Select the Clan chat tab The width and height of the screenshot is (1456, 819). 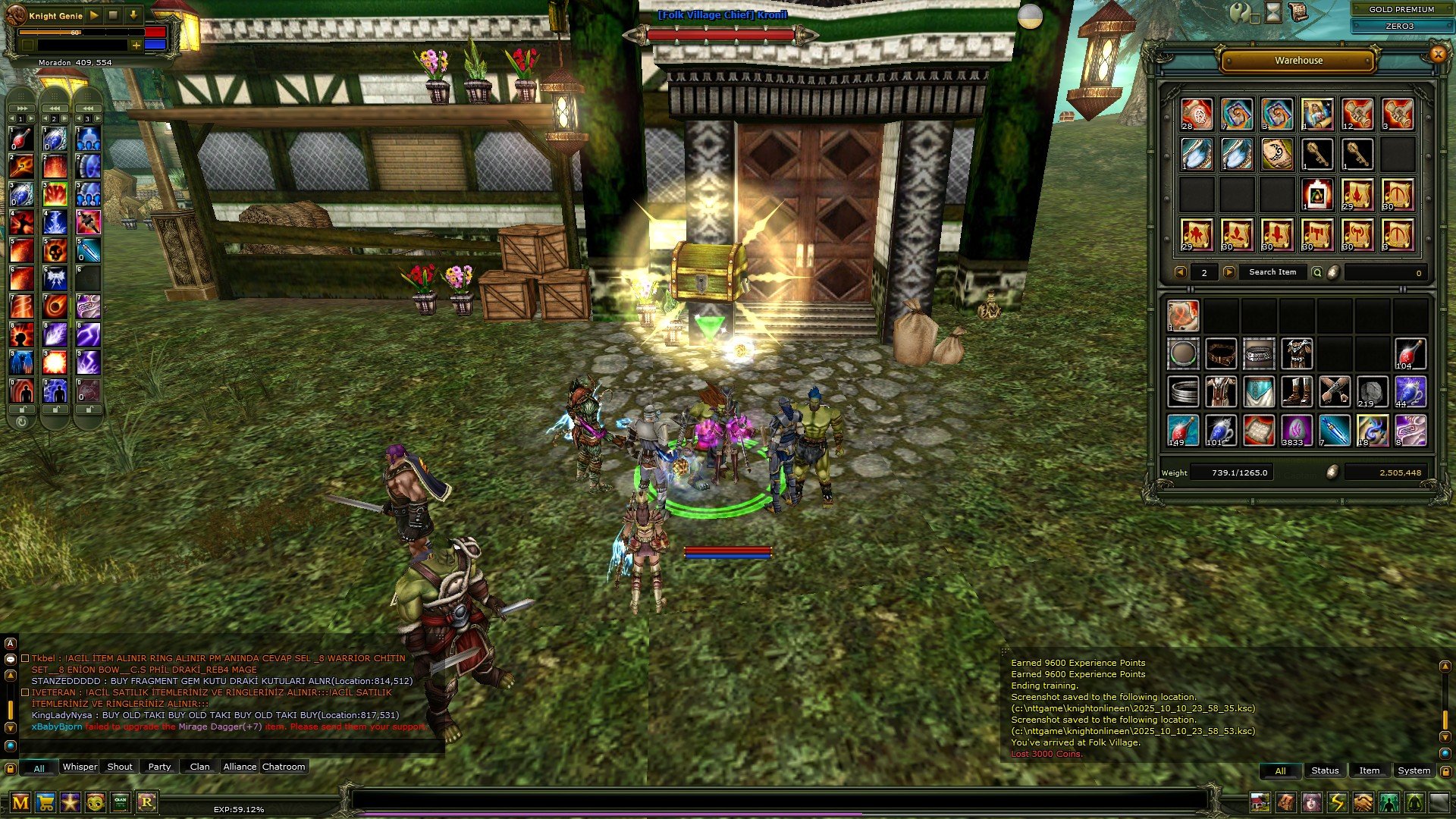coord(199,767)
